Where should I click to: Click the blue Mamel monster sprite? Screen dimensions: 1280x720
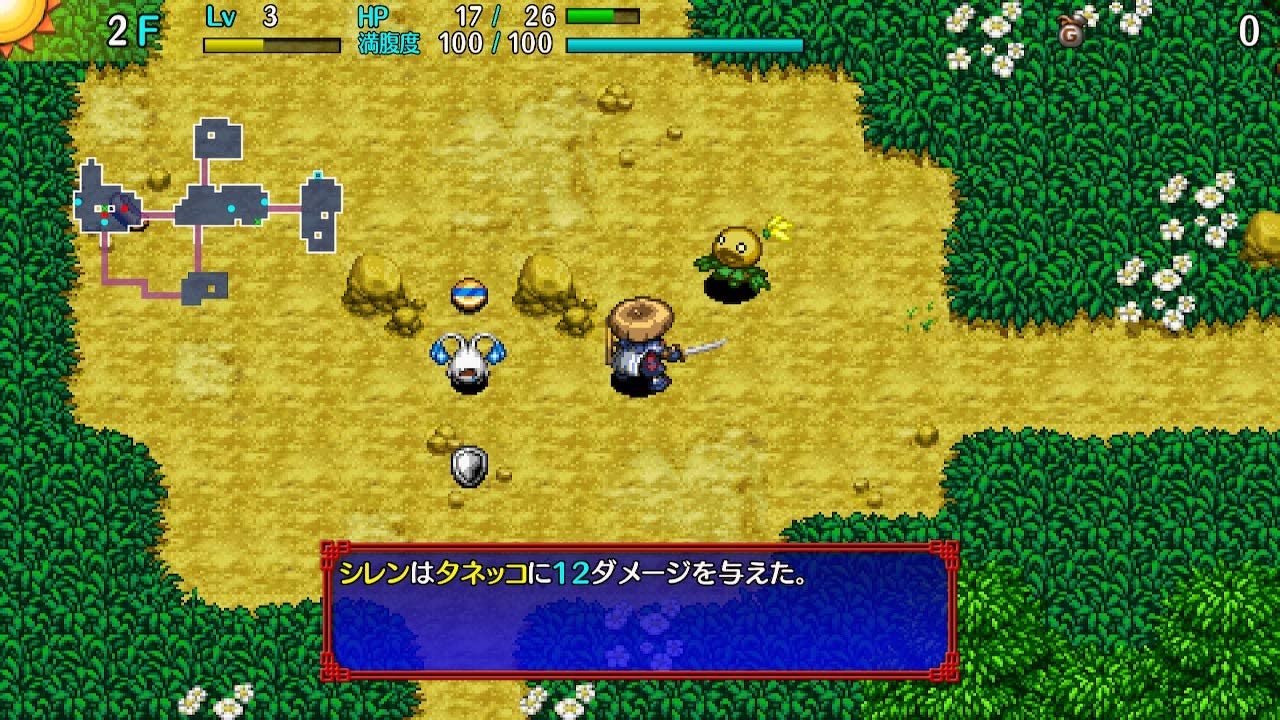468,360
